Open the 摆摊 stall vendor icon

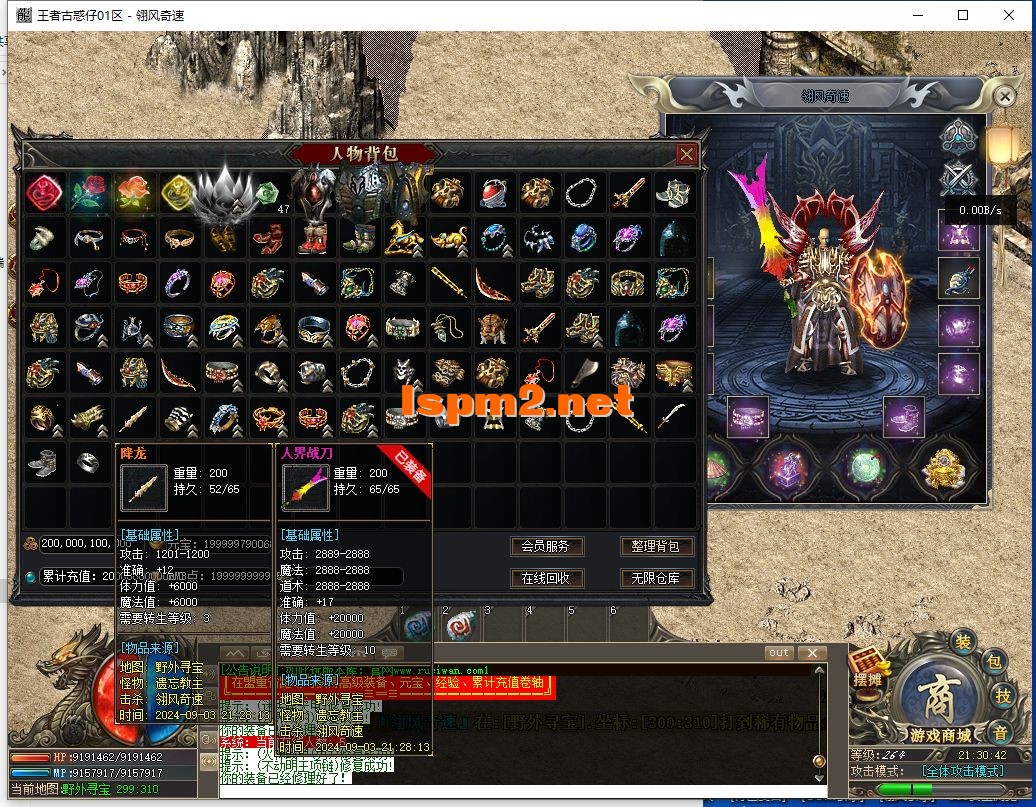867,668
